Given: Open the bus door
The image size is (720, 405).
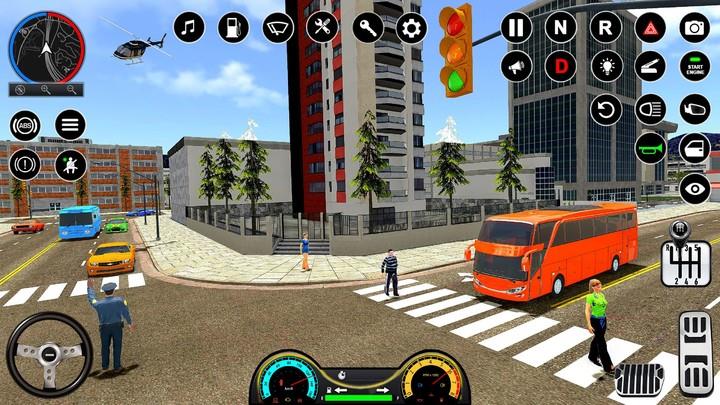Looking at the screenshot, I should tap(694, 148).
